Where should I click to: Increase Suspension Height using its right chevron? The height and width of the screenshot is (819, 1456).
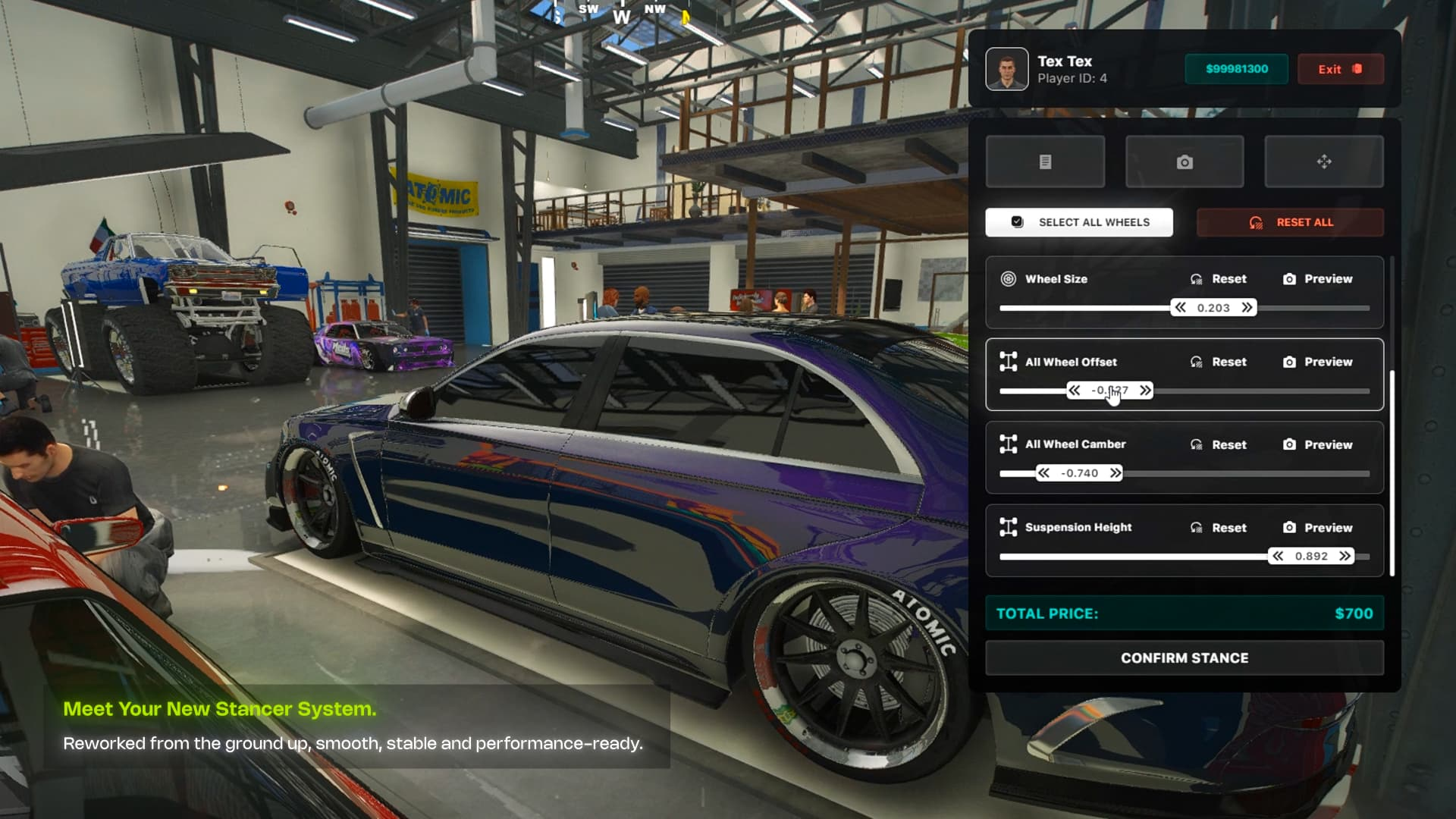pos(1344,556)
